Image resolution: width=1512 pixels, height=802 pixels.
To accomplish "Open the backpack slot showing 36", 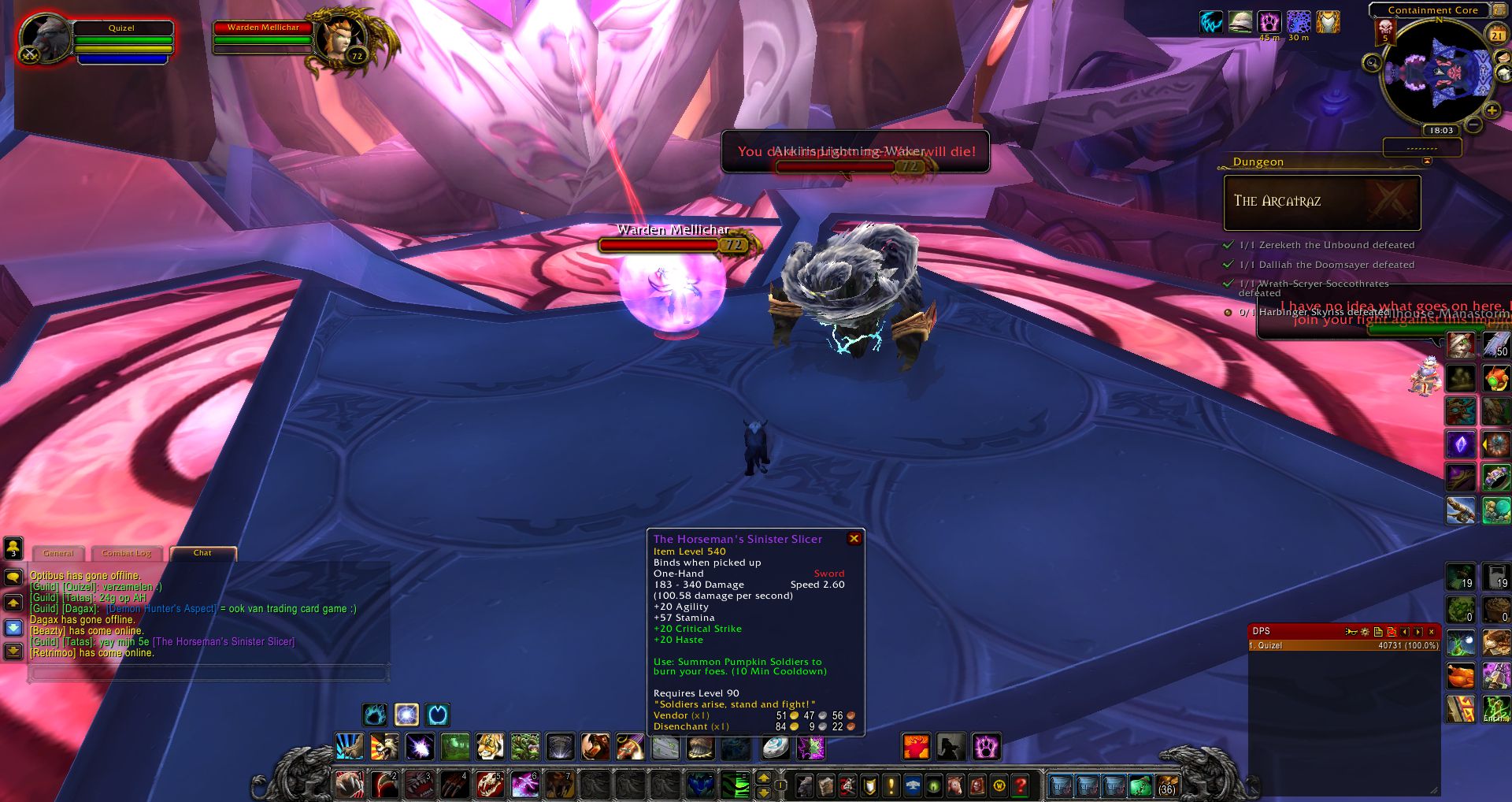I will 1166,785.
